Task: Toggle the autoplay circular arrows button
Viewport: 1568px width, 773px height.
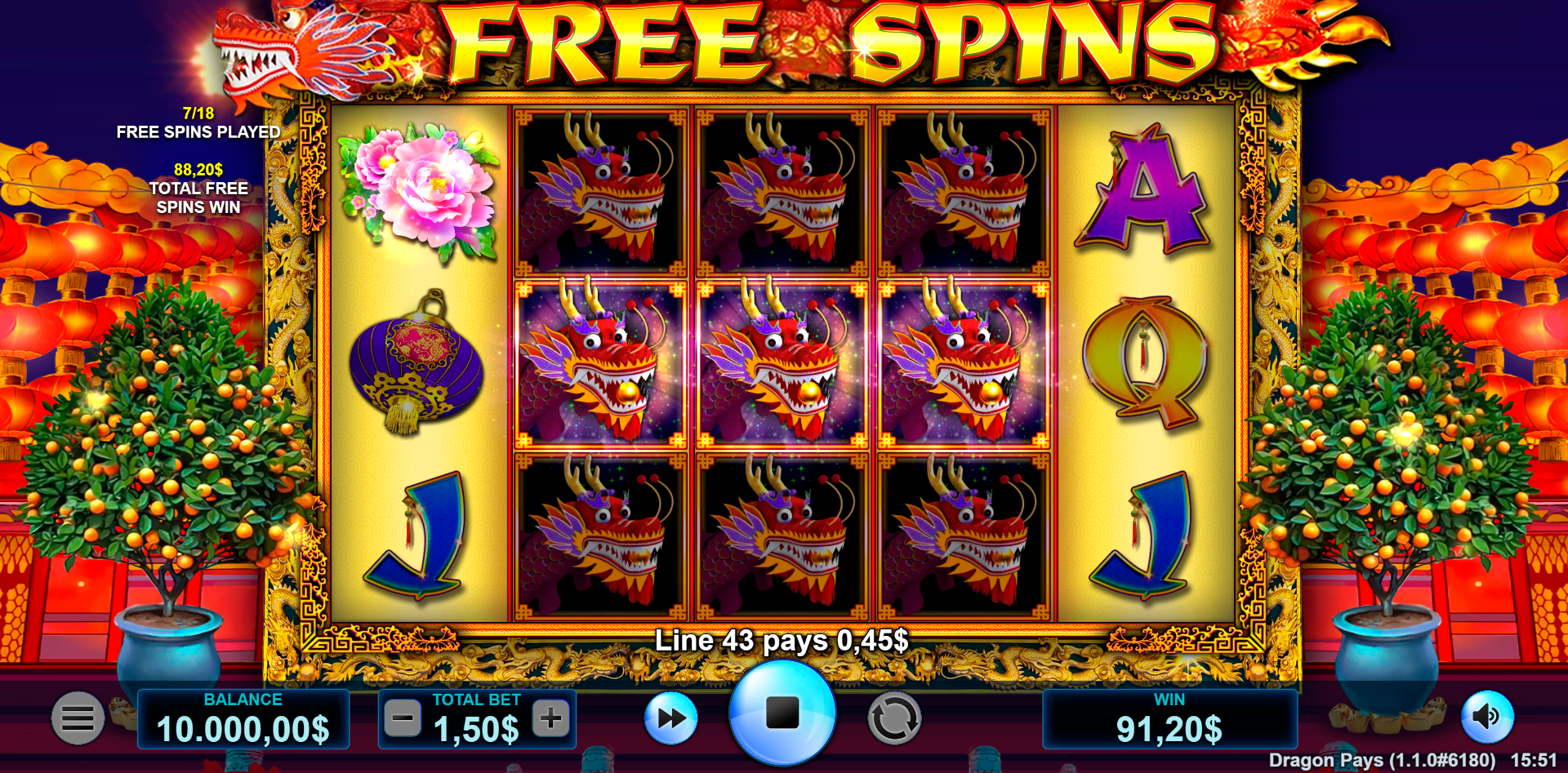Action: pyautogui.click(x=893, y=719)
